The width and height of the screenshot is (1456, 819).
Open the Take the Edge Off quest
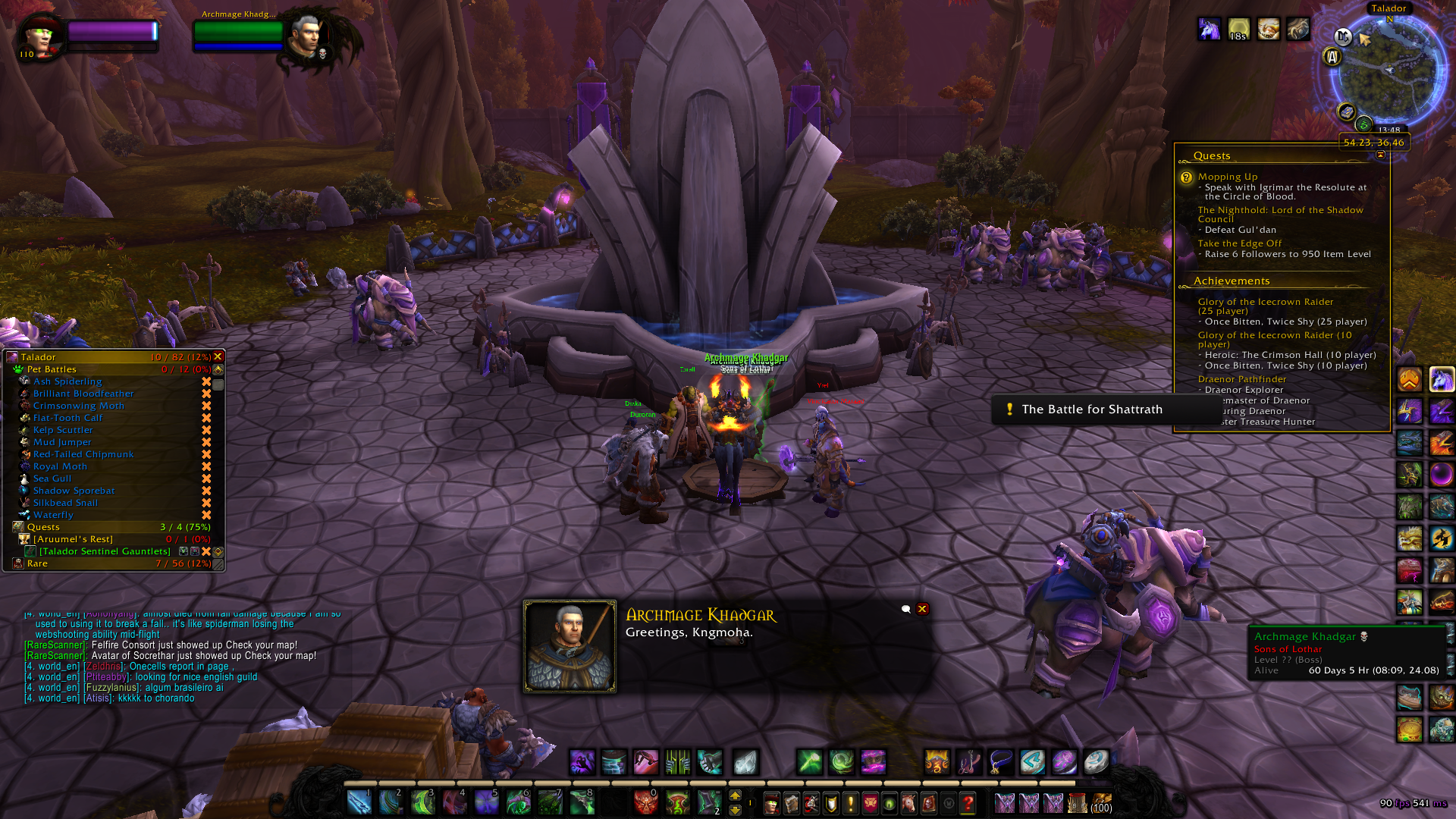1239,243
